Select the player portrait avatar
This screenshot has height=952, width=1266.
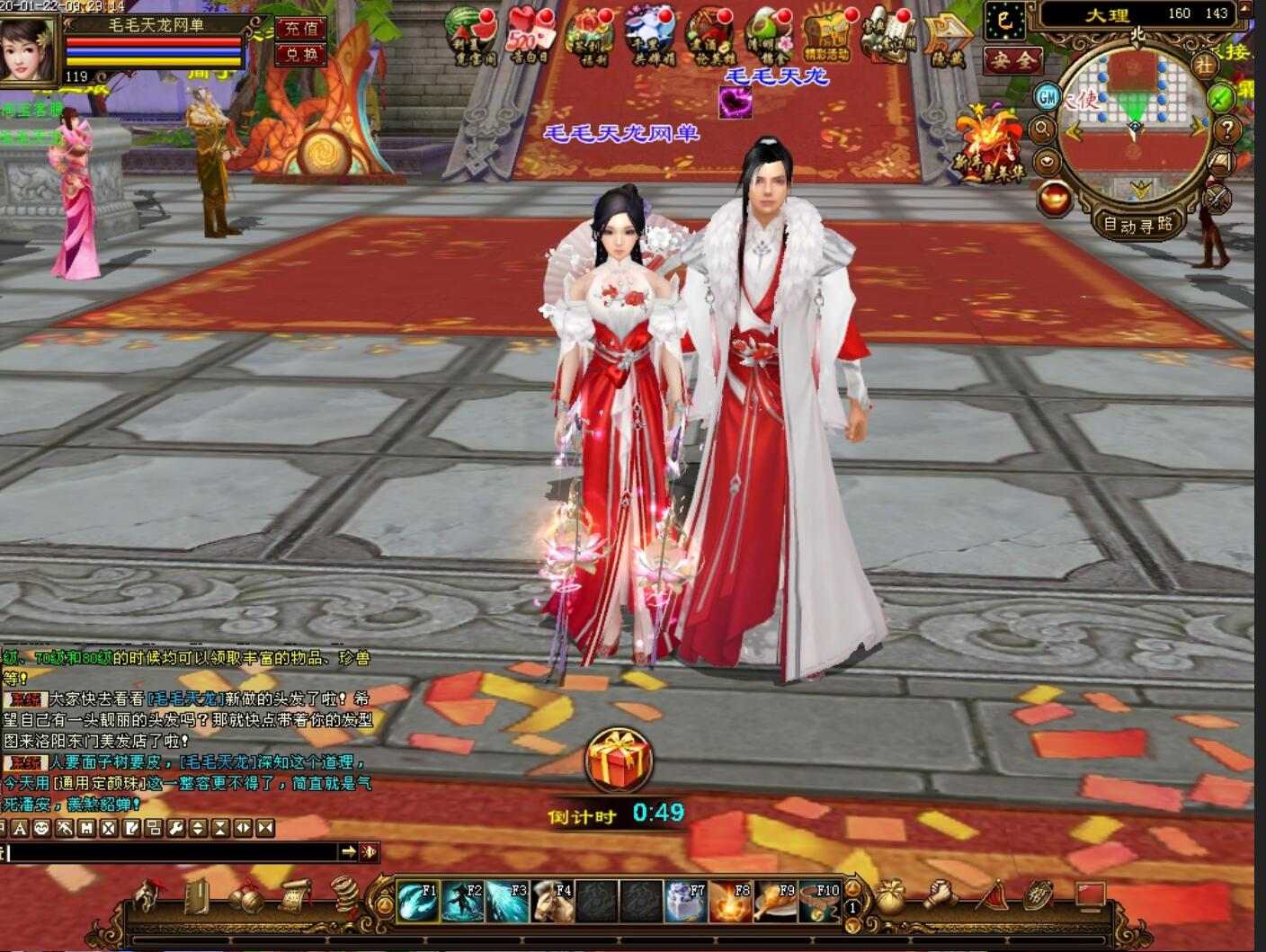(x=29, y=49)
